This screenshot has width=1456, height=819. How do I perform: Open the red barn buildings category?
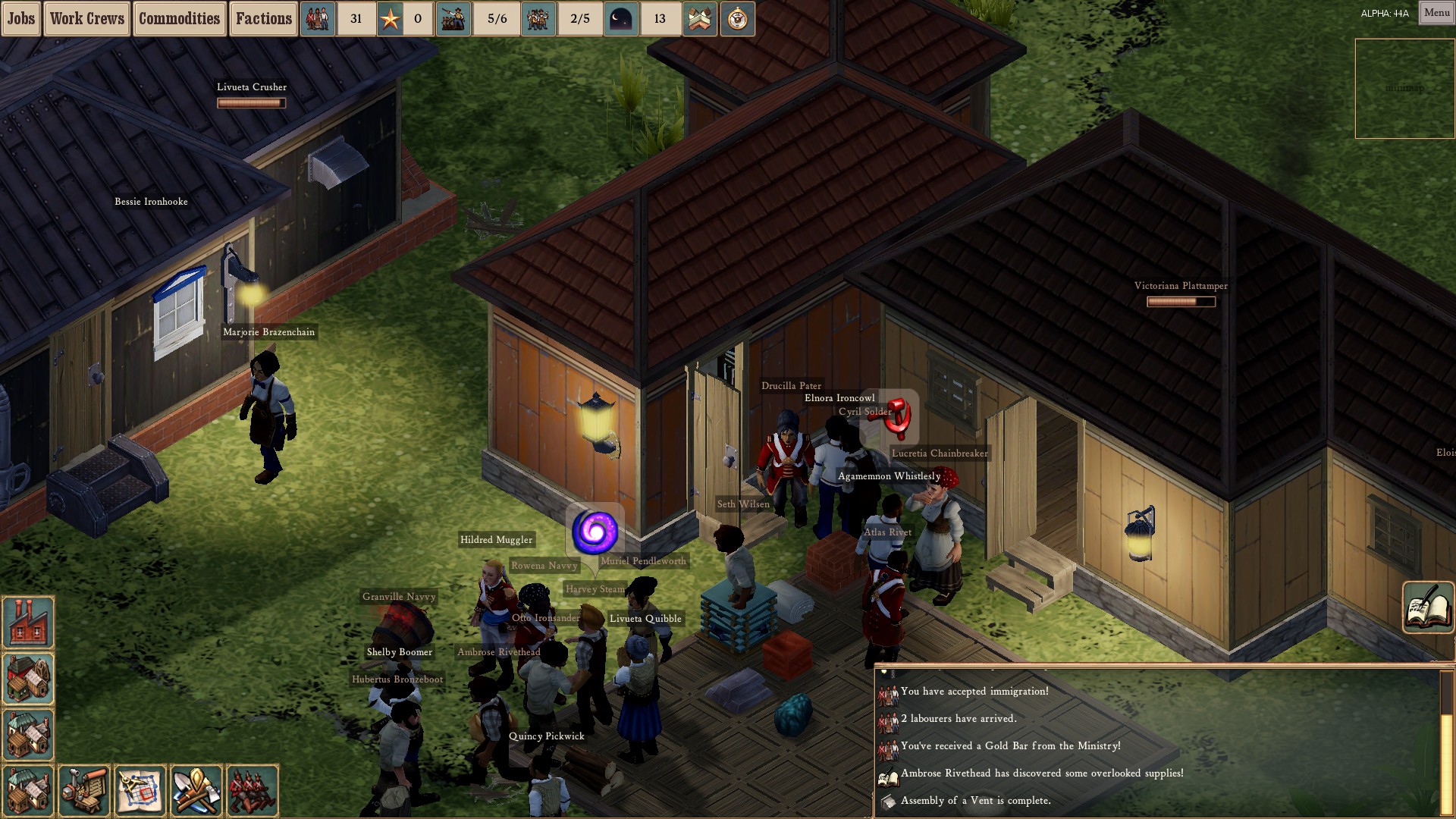click(x=29, y=679)
